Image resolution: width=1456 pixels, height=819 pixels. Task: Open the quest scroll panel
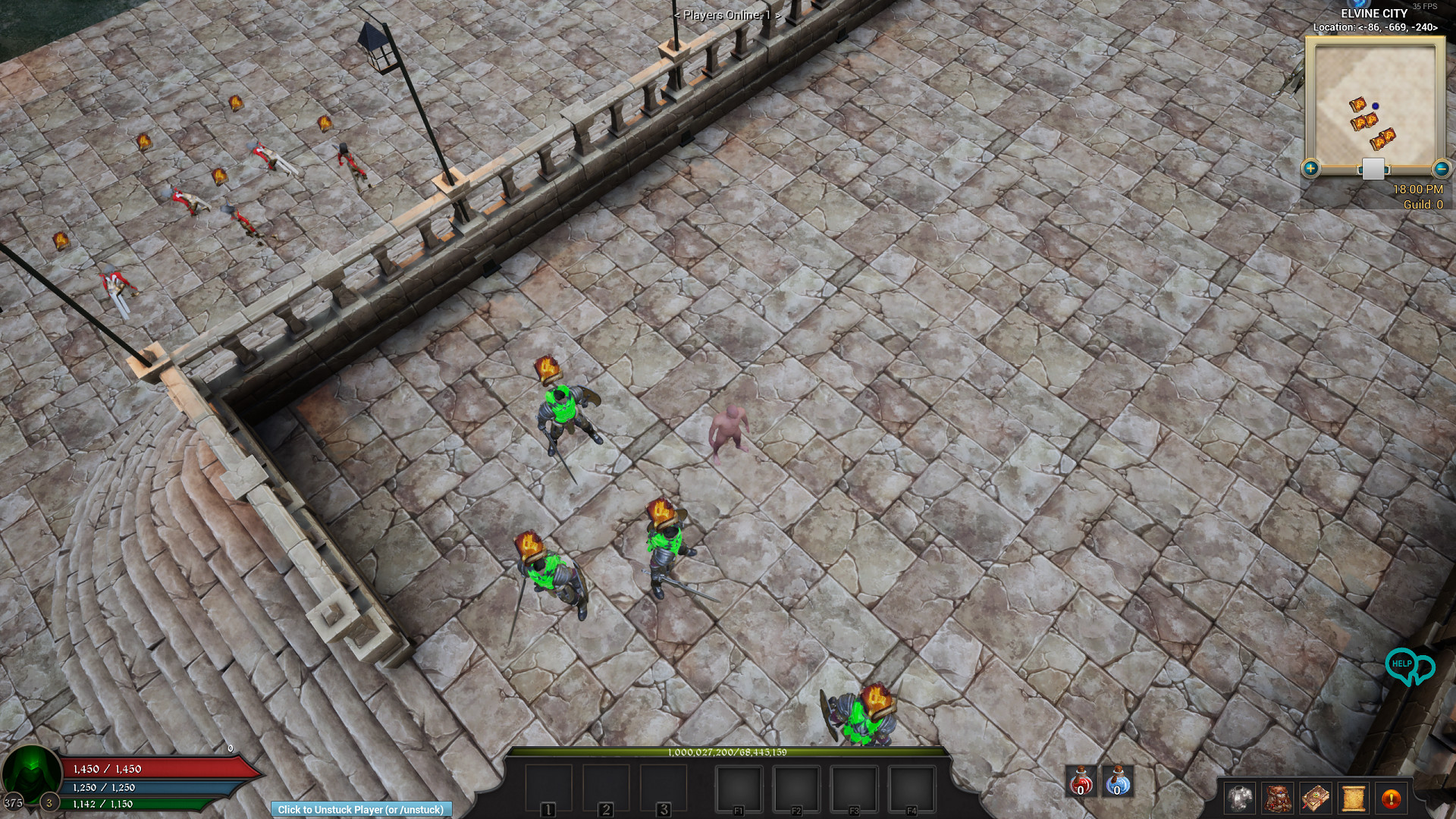click(x=1354, y=799)
